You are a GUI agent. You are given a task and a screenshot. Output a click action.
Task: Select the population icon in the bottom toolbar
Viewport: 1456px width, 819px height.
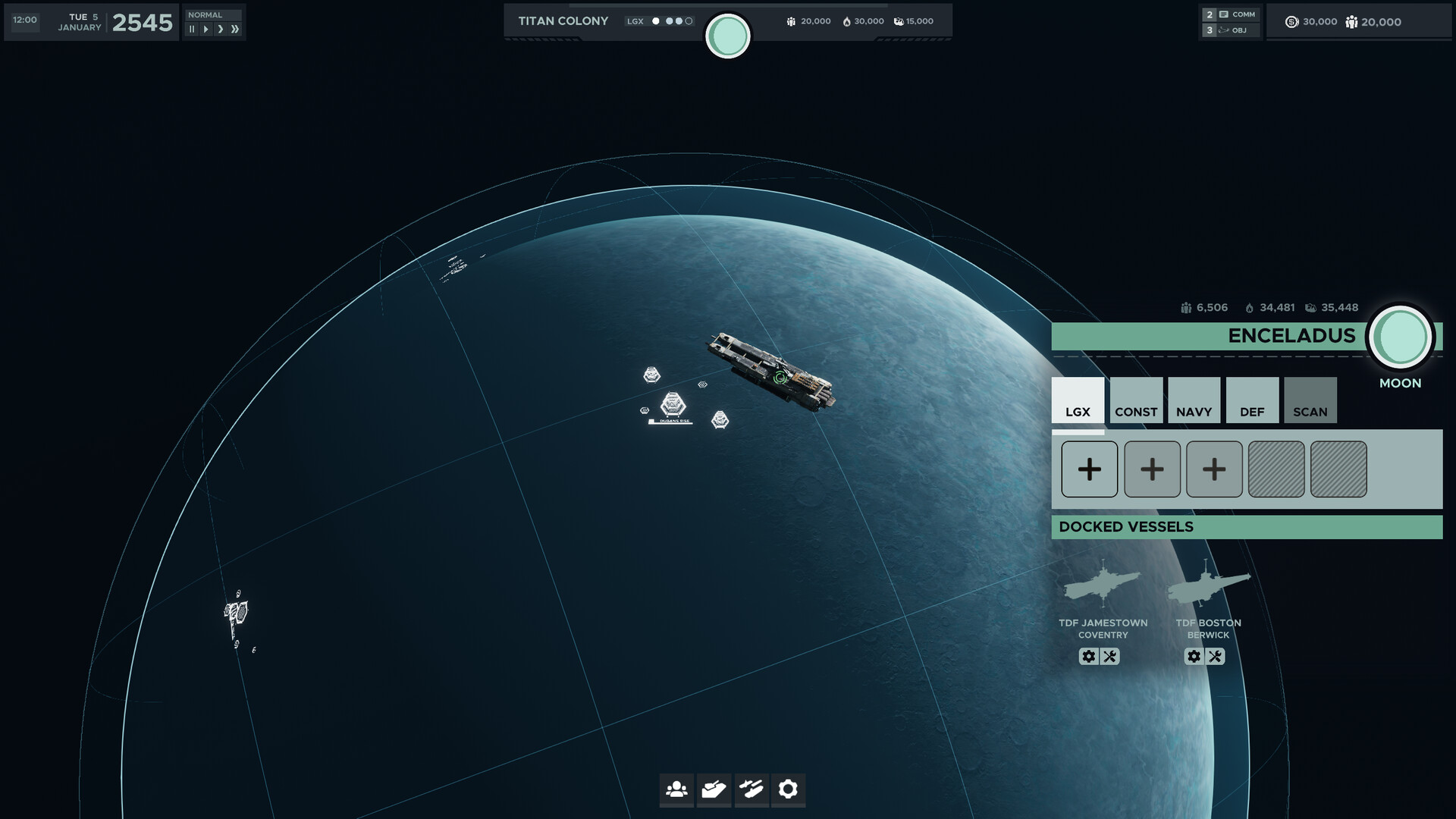click(676, 790)
